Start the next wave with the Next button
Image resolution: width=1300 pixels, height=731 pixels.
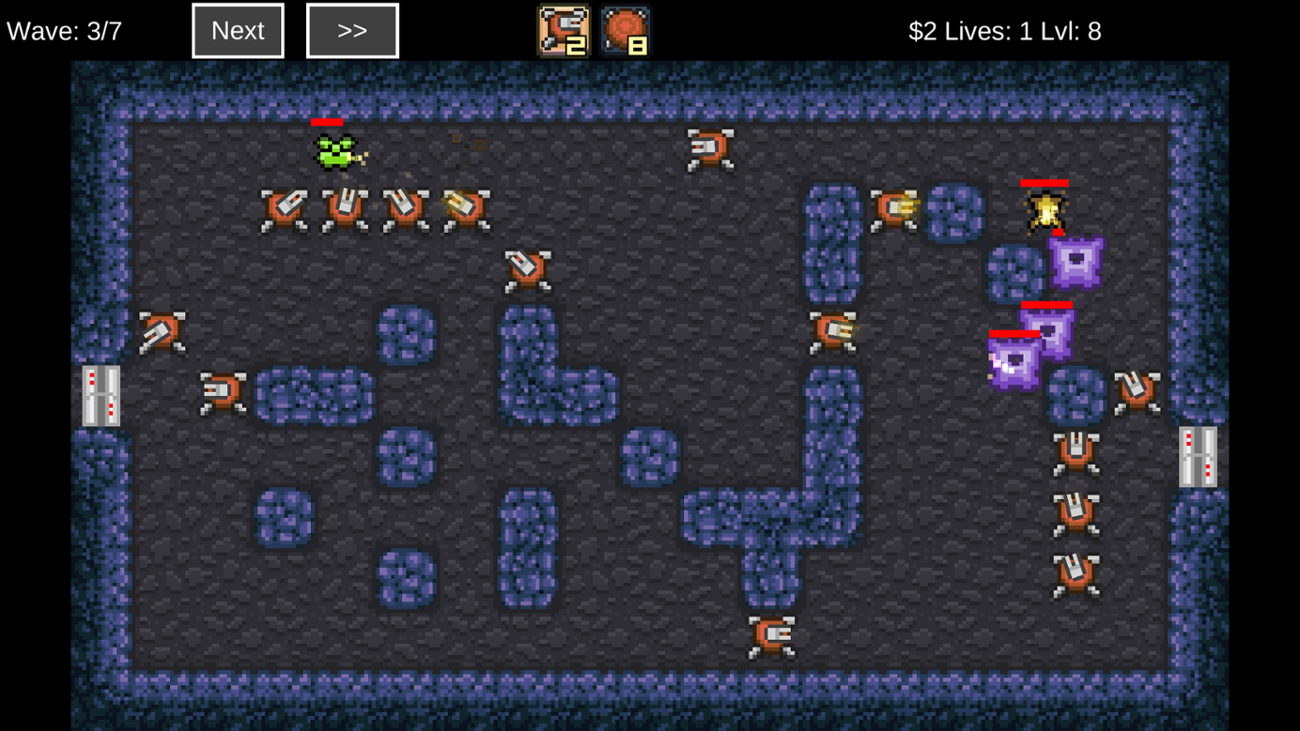point(237,30)
